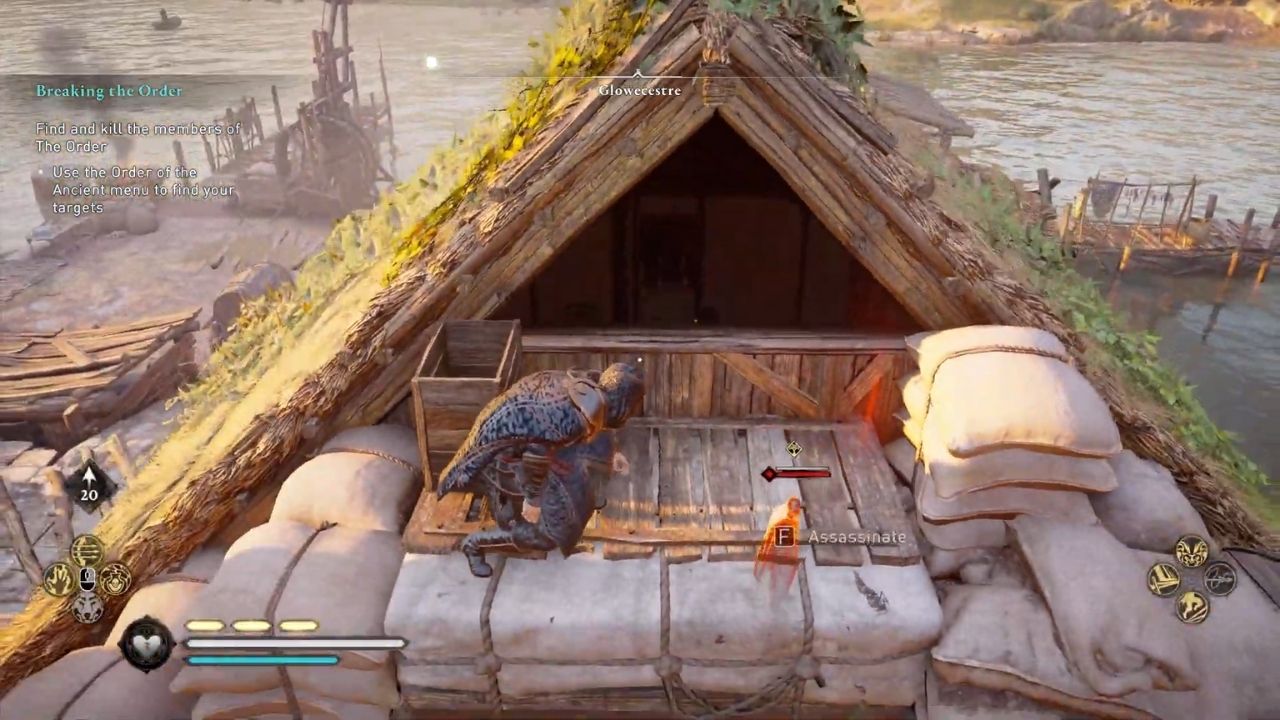
Task: Select the Glowecestre location label on the compass
Action: 640,90
